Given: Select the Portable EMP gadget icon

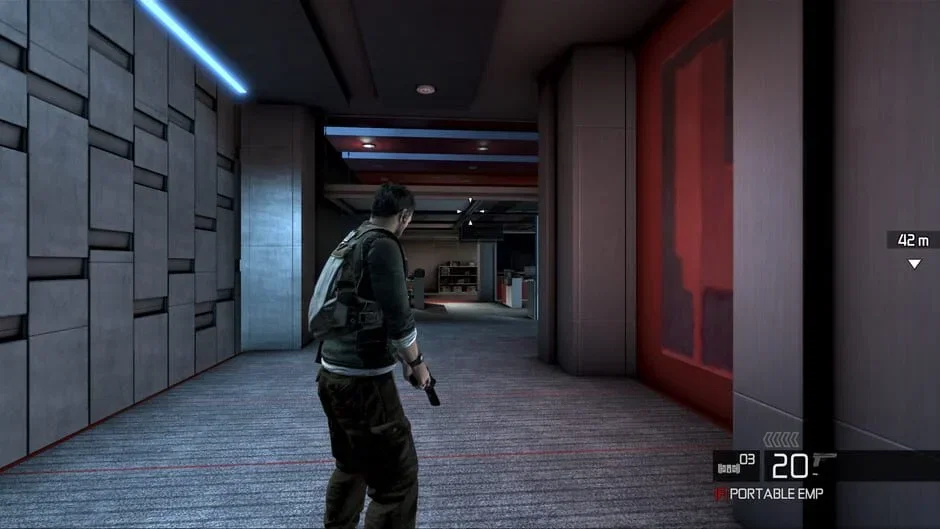Looking at the screenshot, I should [719, 494].
